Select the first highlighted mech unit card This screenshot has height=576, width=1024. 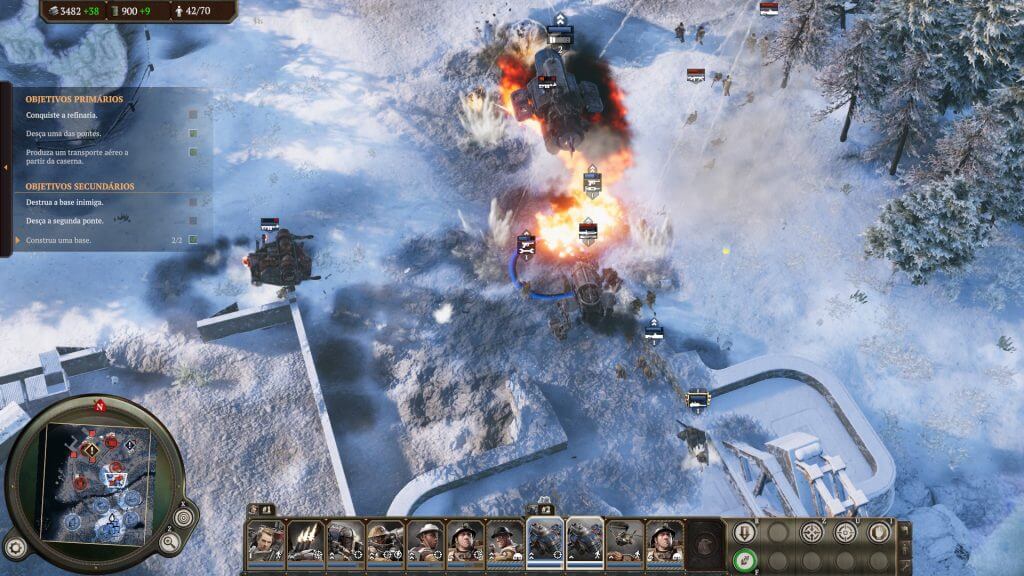545,540
